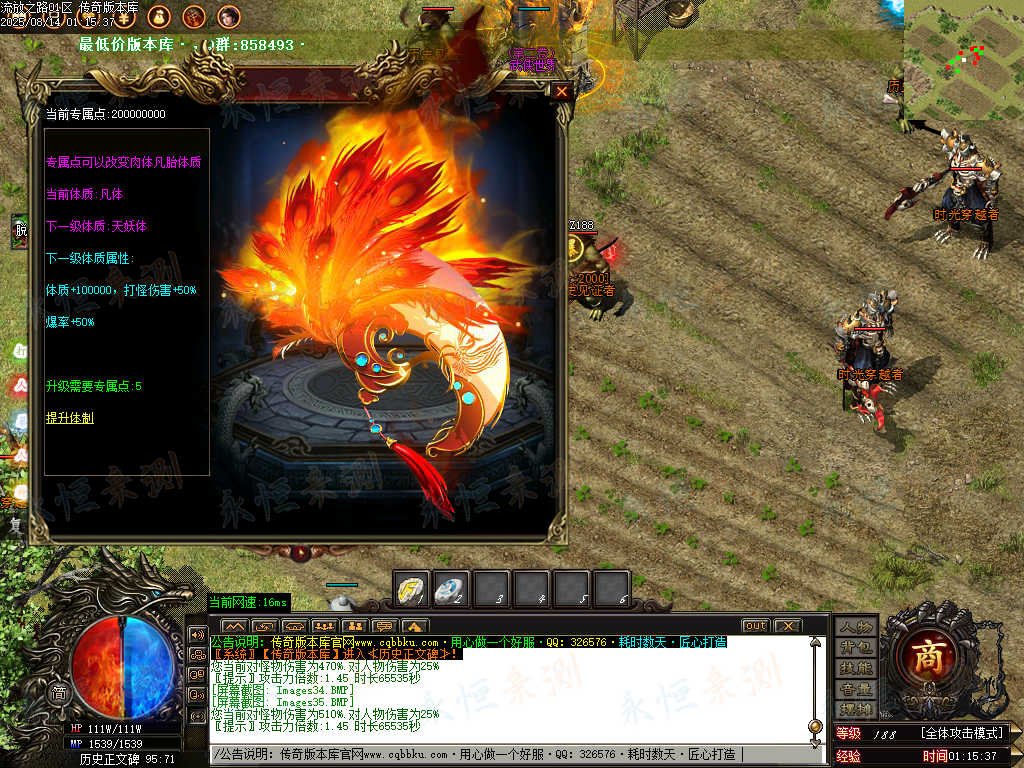Image resolution: width=1024 pixels, height=768 pixels.
Task: Use the yellow scroll in hotbar slot 1
Action: pyautogui.click(x=411, y=589)
